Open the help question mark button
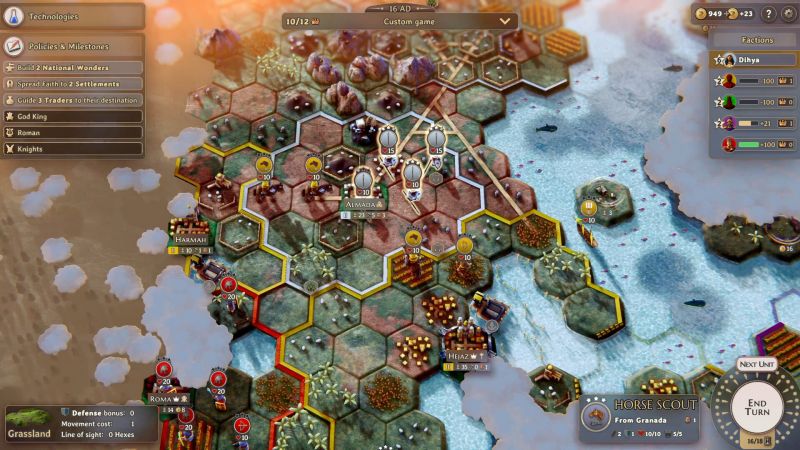This screenshot has height=450, width=800. coord(769,14)
